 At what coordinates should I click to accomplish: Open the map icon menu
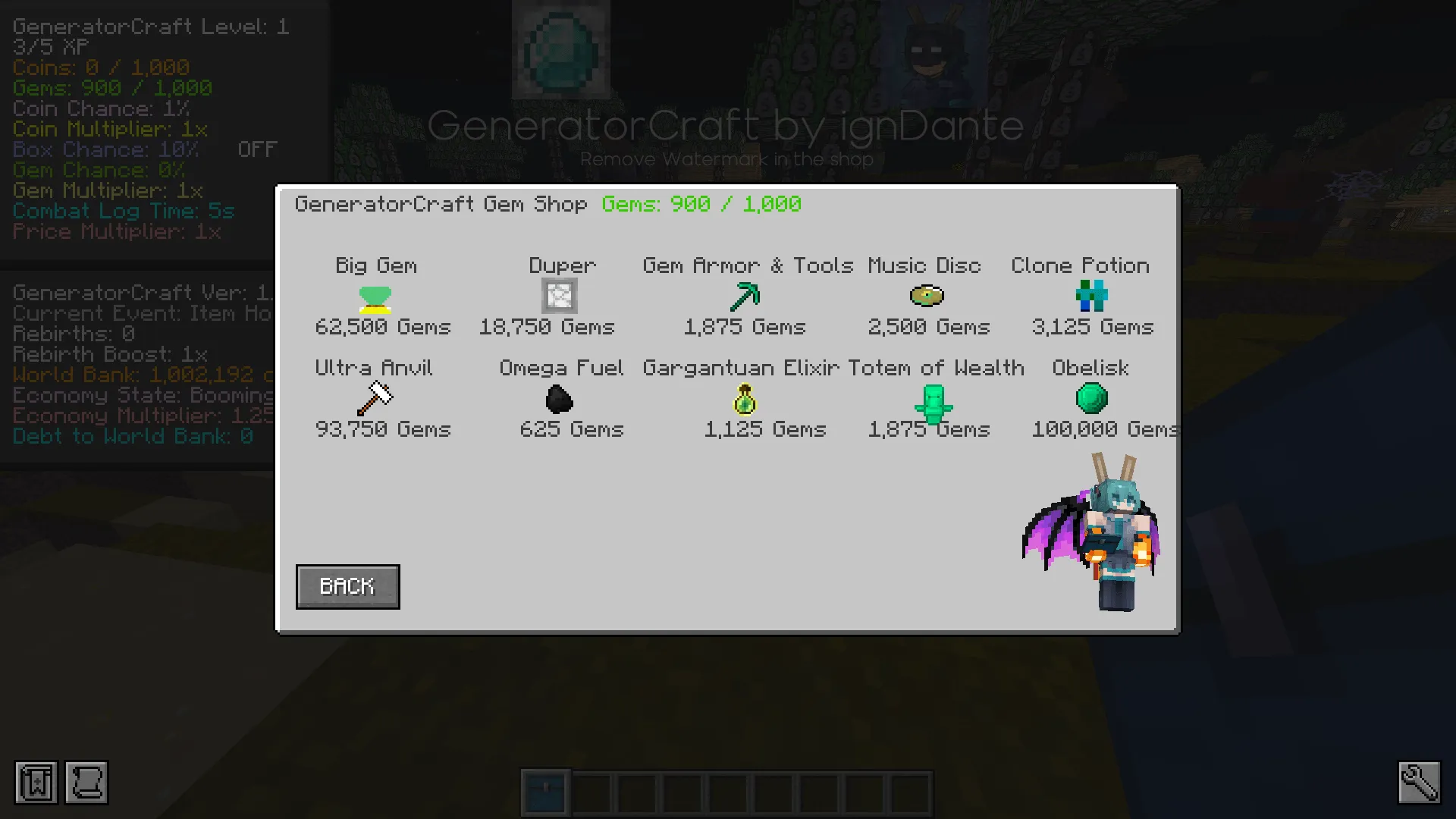(86, 783)
